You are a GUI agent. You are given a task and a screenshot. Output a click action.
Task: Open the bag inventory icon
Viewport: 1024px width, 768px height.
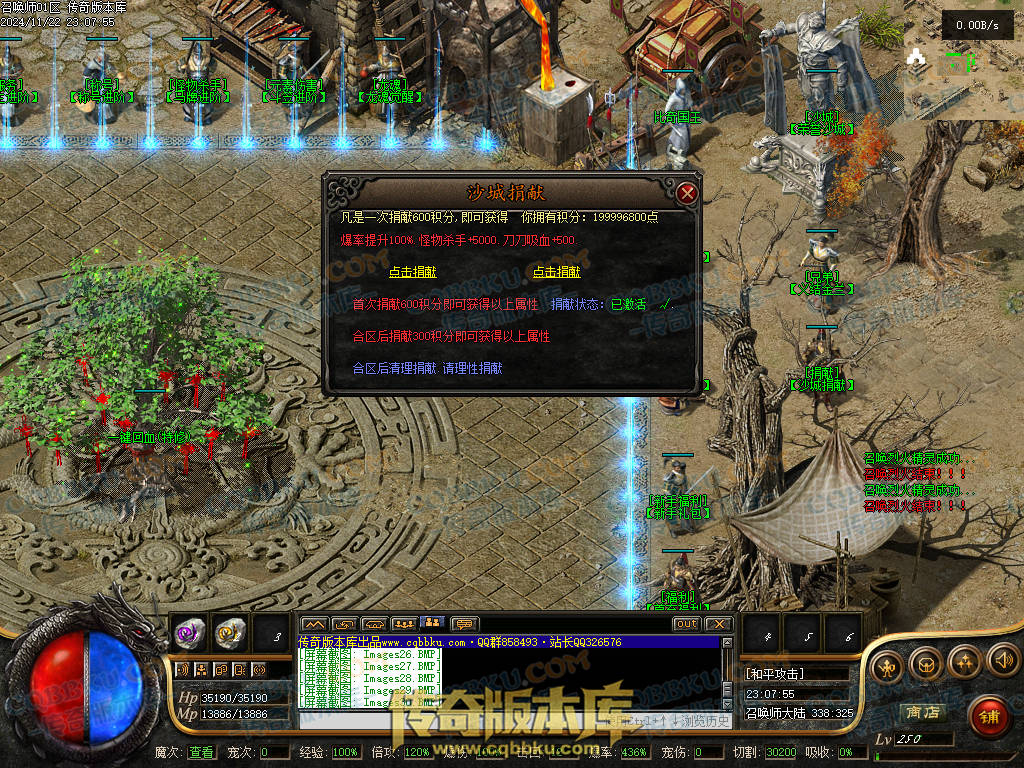(928, 661)
